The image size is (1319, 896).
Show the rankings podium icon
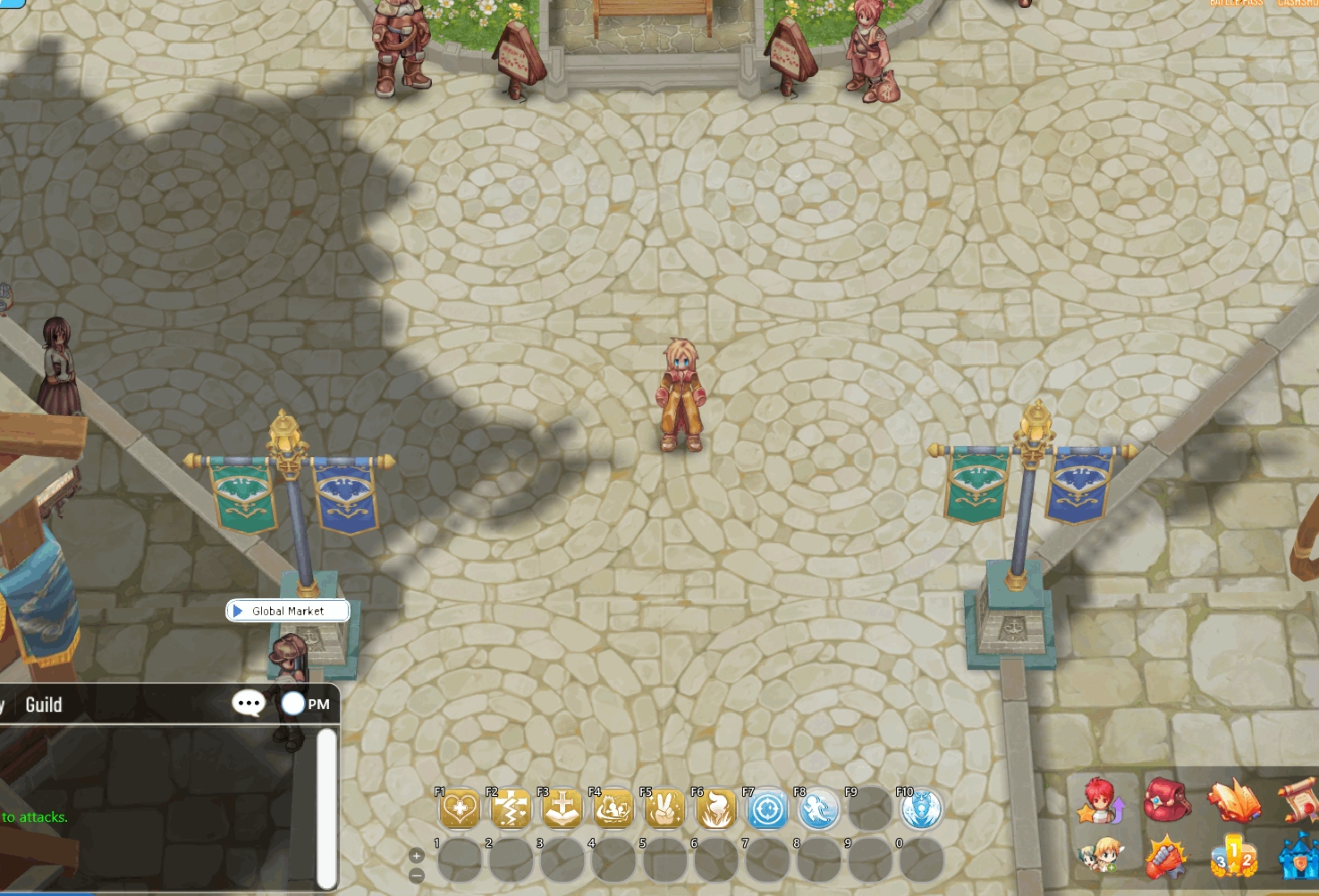click(x=1233, y=857)
